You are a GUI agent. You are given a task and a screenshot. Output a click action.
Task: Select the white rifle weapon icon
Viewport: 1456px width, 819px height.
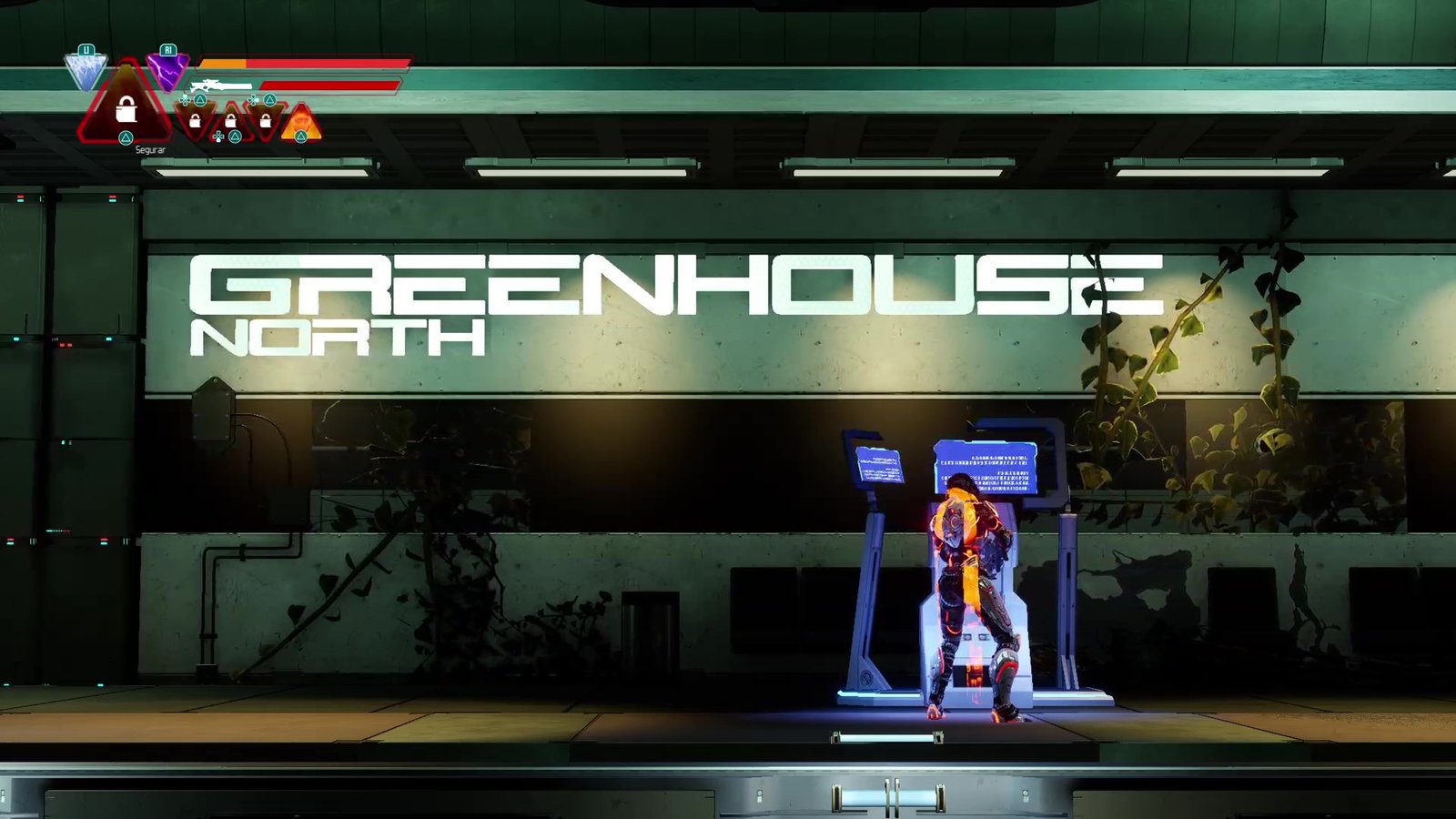coord(220,86)
